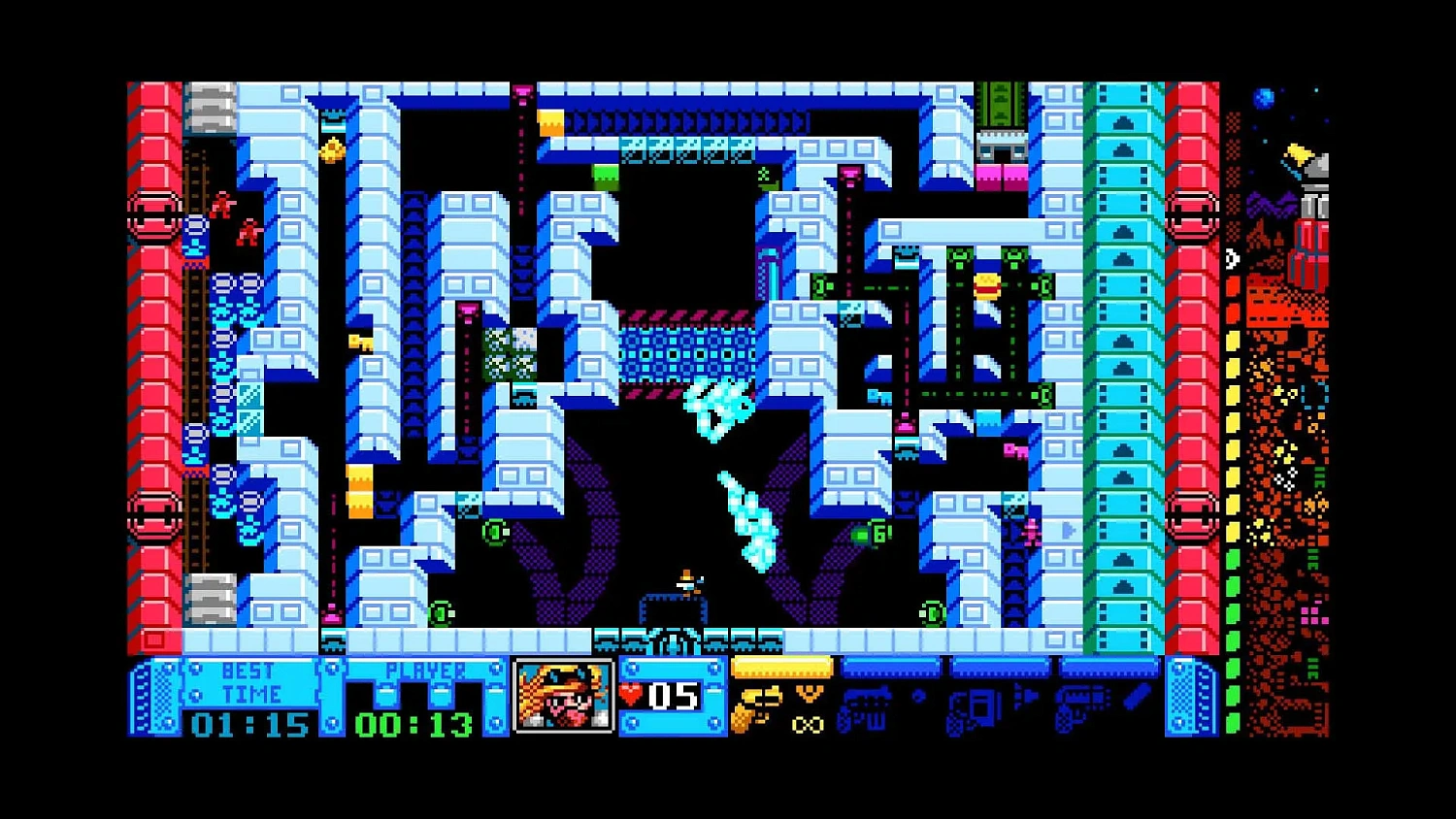Toggle the green switch on the right pipe structure
1456x819 pixels.
(x=1045, y=287)
